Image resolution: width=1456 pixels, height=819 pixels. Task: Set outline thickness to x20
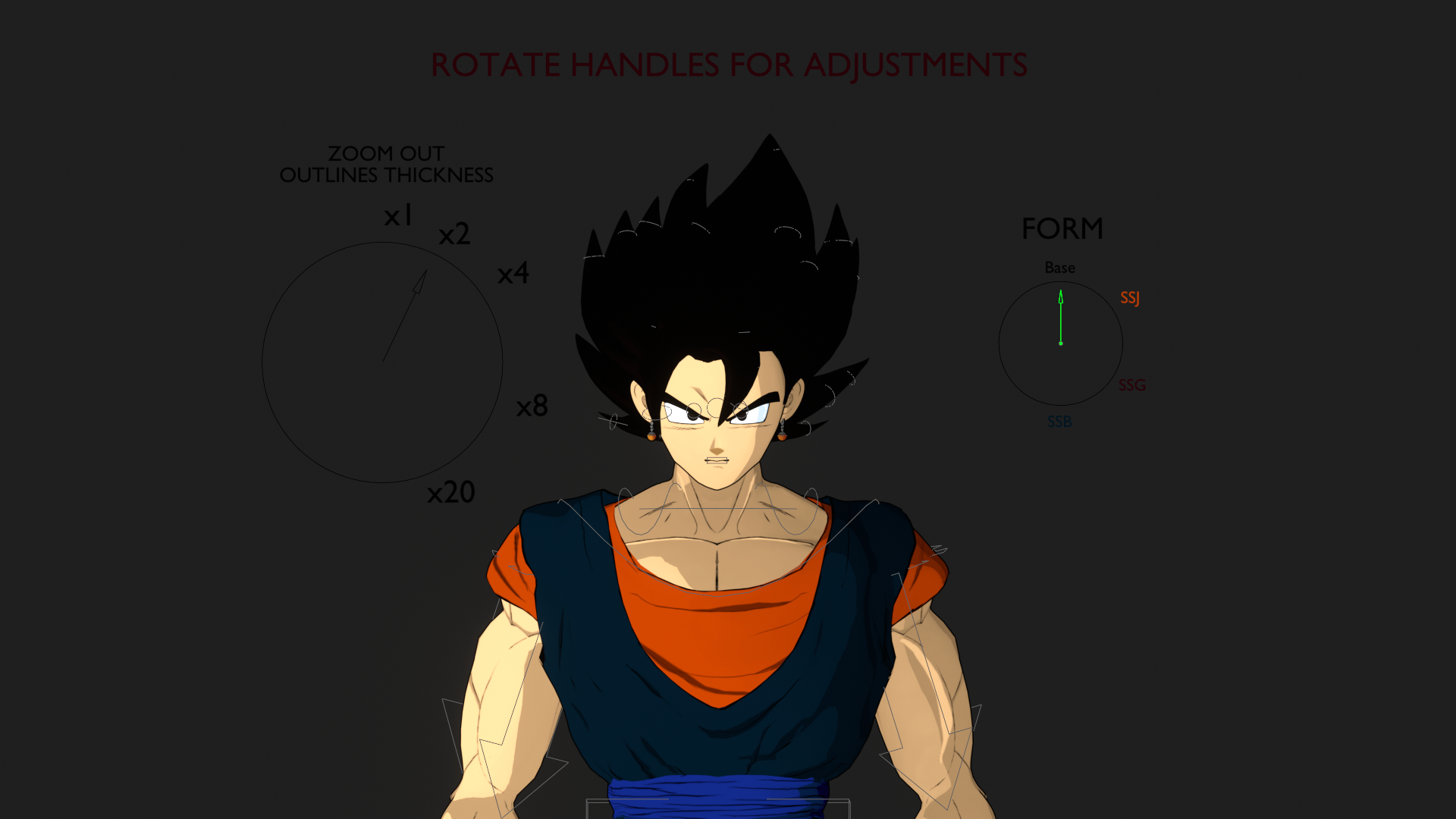[x=451, y=493]
